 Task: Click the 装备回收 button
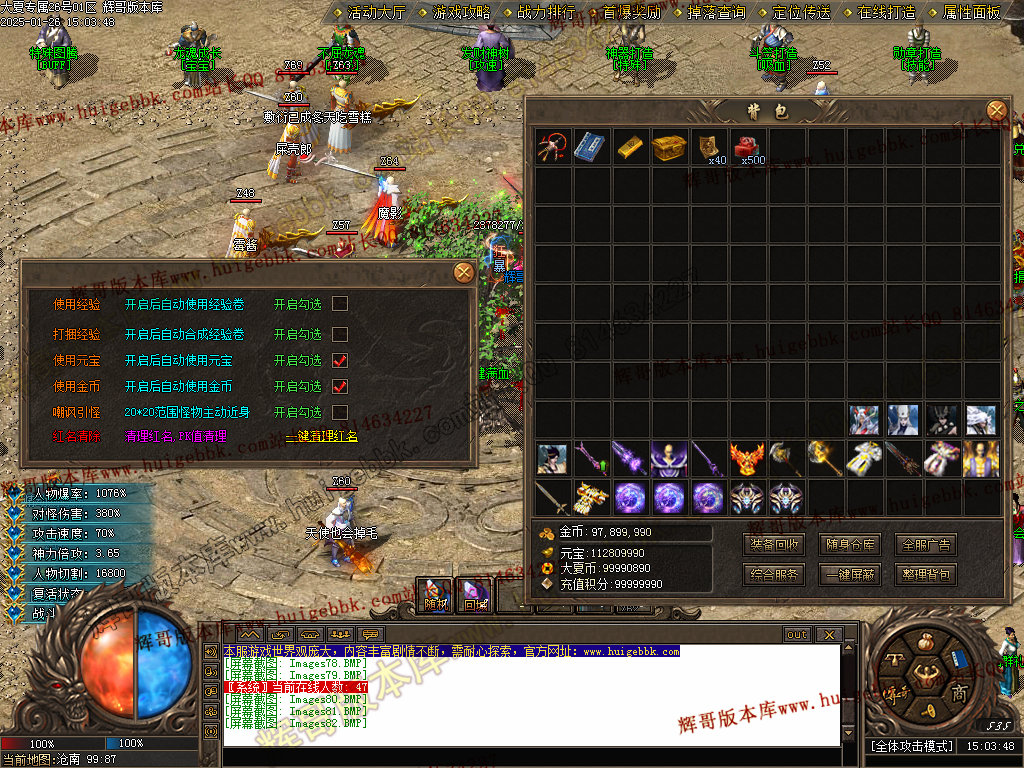click(x=774, y=545)
